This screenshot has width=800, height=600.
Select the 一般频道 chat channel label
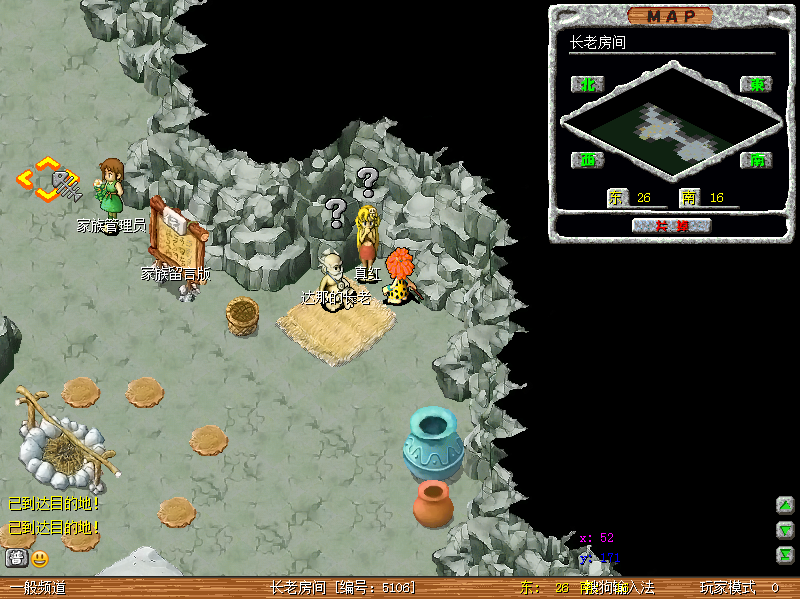click(38, 588)
